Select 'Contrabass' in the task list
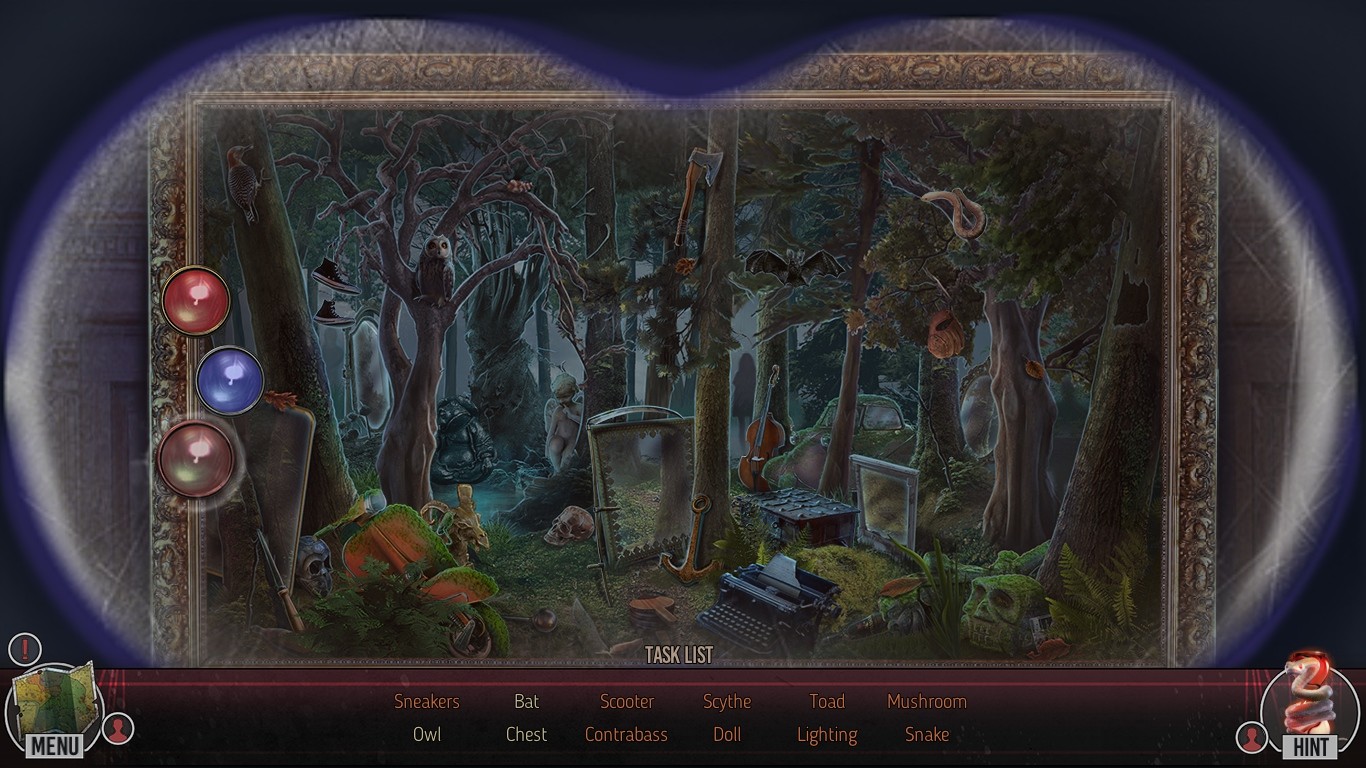 tap(626, 734)
